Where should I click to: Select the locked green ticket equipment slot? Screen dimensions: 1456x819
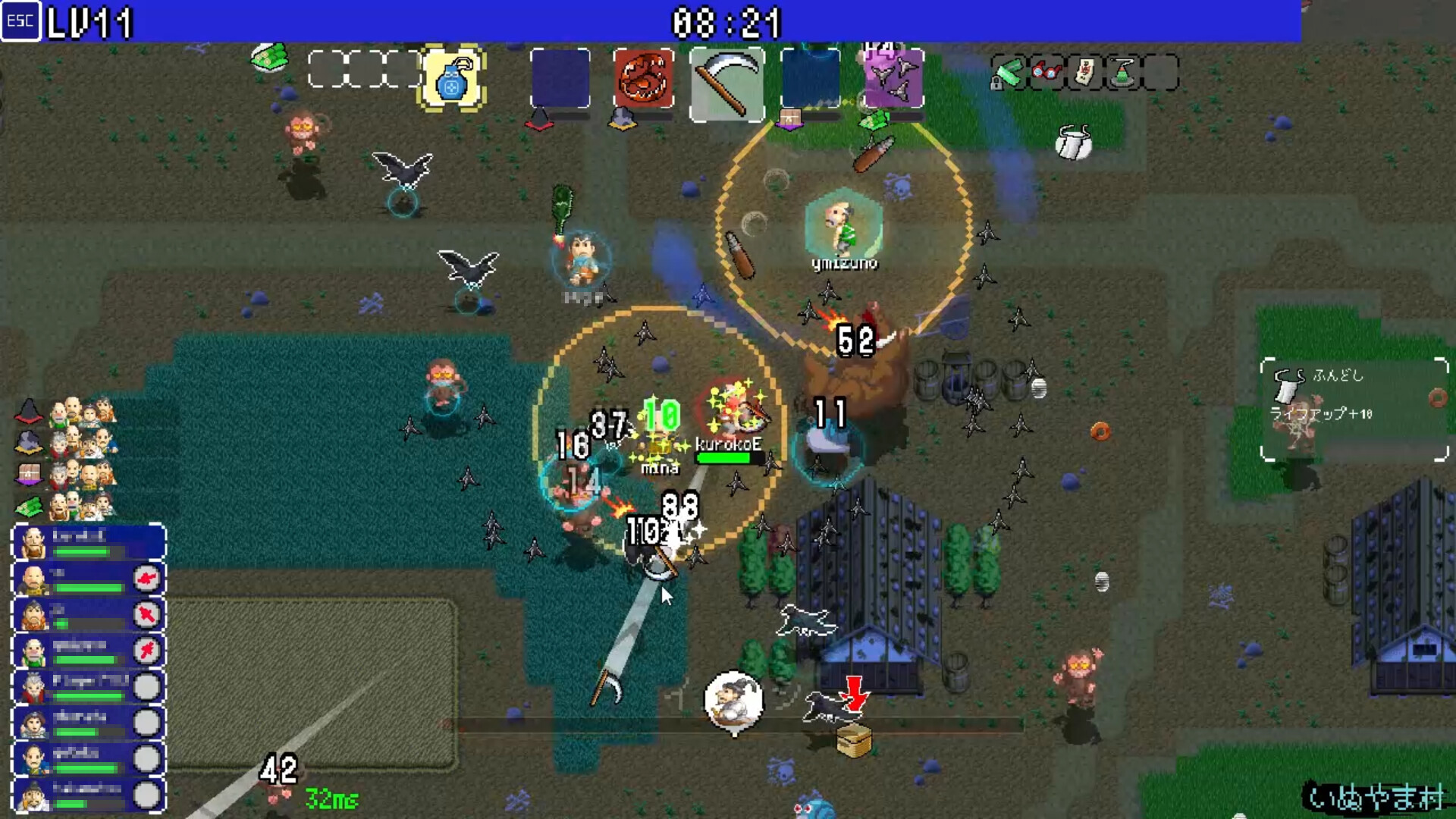click(1009, 73)
